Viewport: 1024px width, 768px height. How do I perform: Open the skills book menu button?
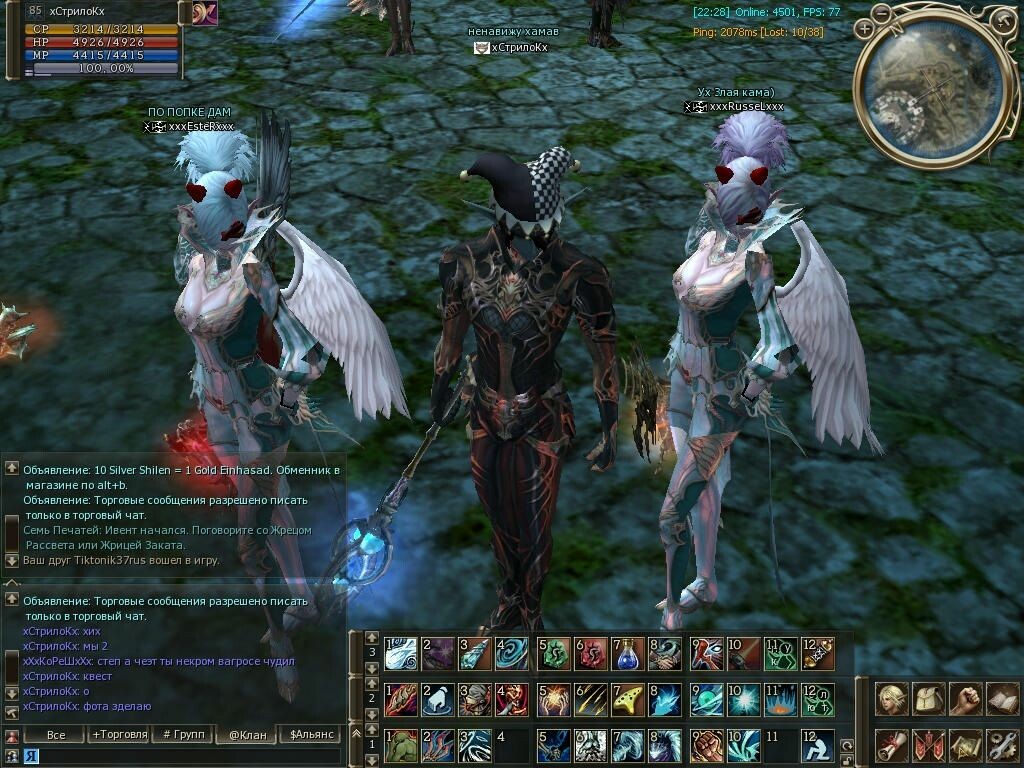click(1002, 698)
